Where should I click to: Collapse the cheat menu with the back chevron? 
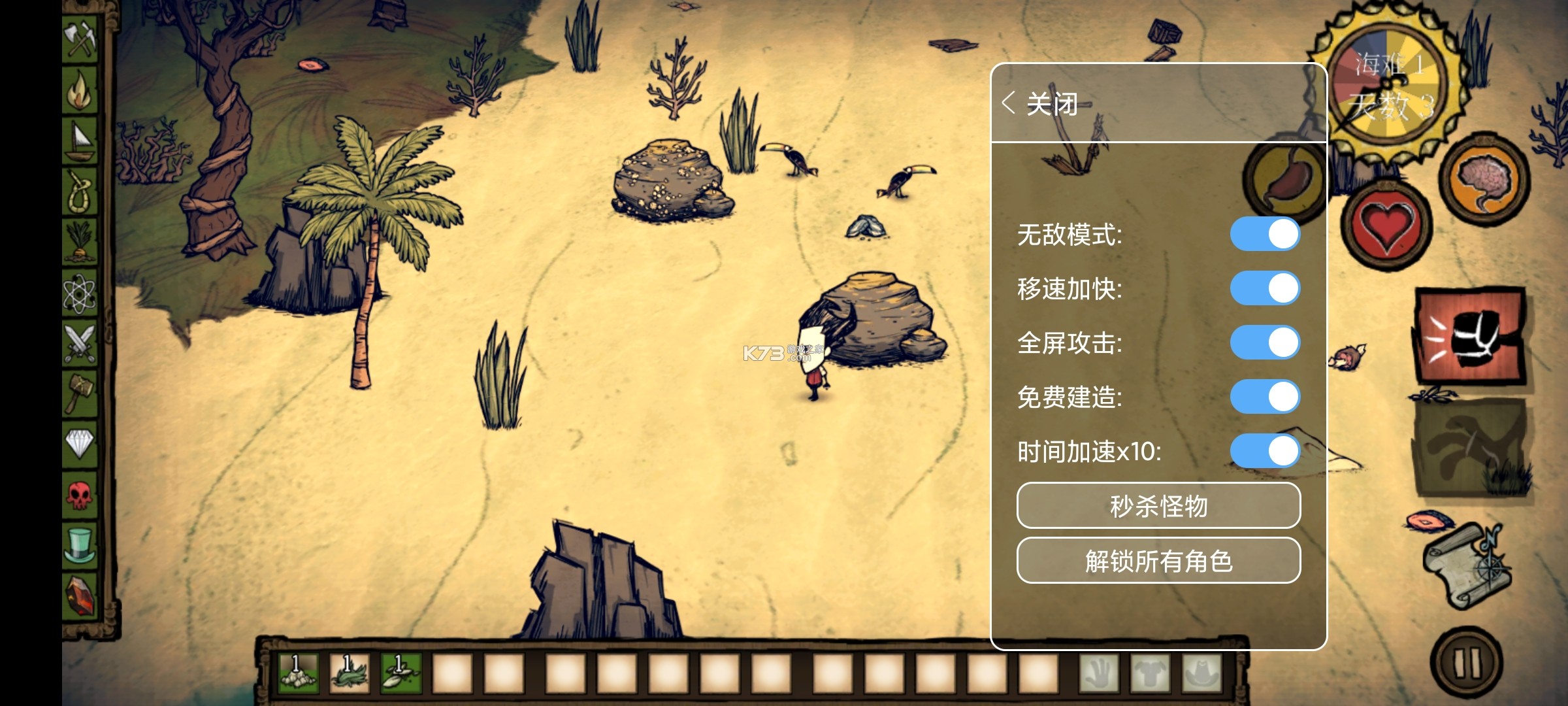pos(1009,101)
